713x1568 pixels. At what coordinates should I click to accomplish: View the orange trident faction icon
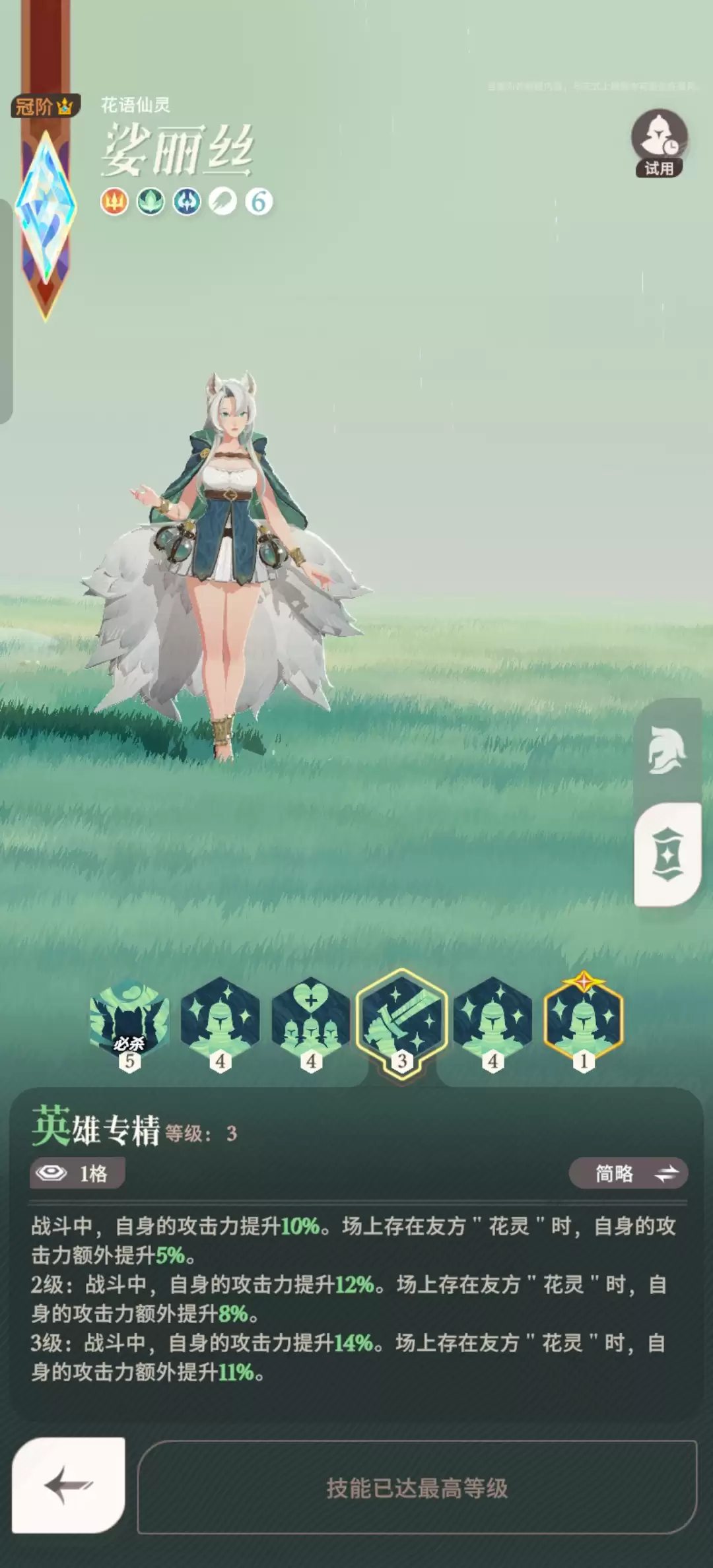[x=114, y=201]
